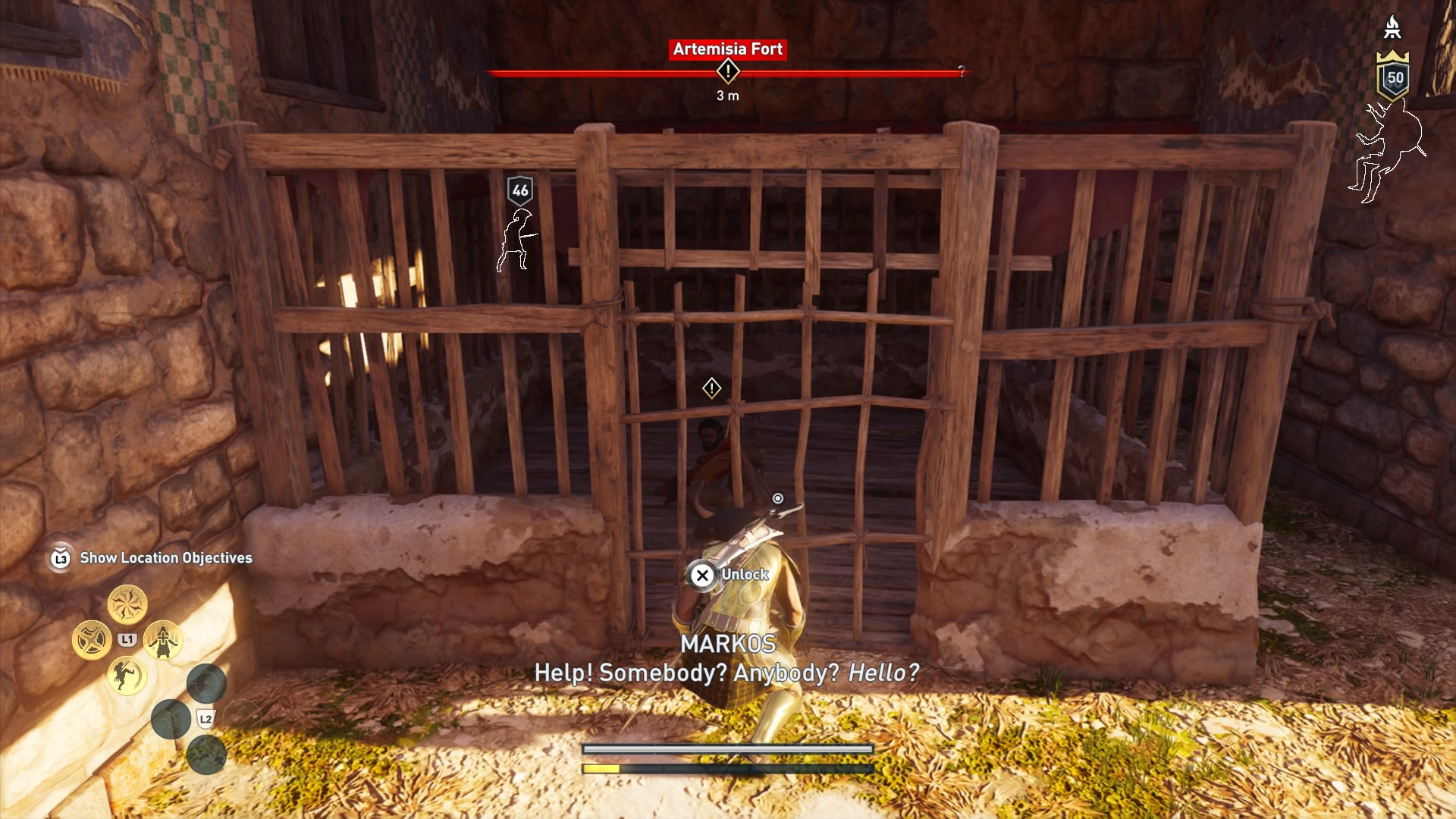The height and width of the screenshot is (819, 1456).
Task: Activate the shield ability on the left
Action: 93,639
